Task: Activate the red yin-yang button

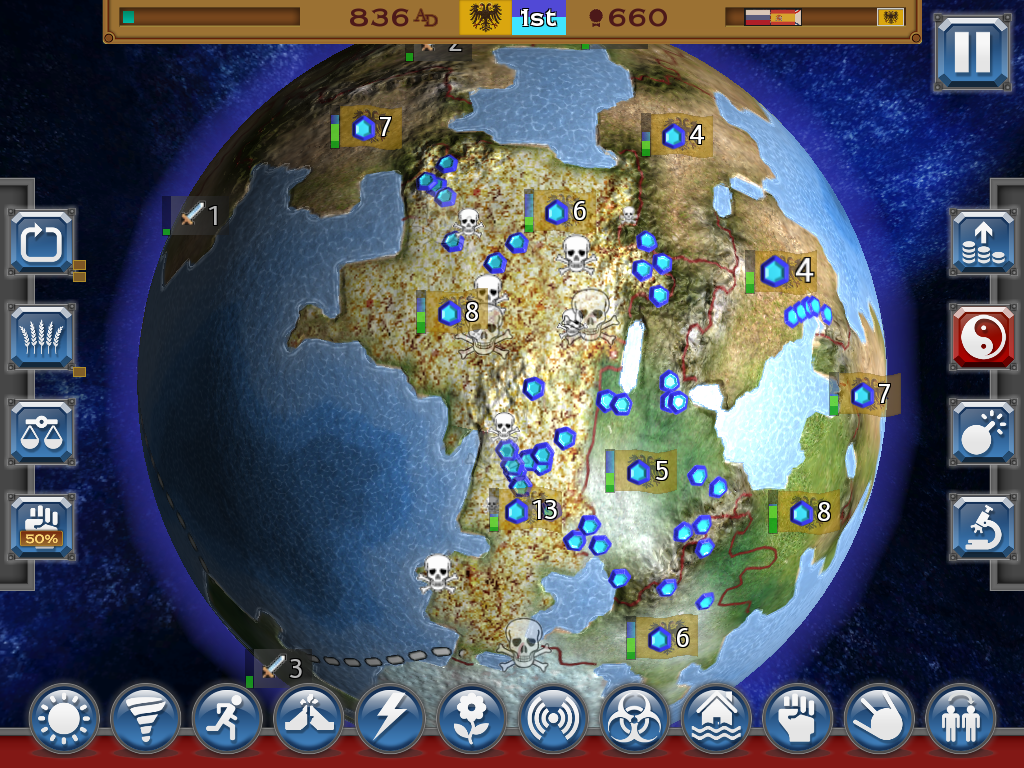Action: [982, 337]
